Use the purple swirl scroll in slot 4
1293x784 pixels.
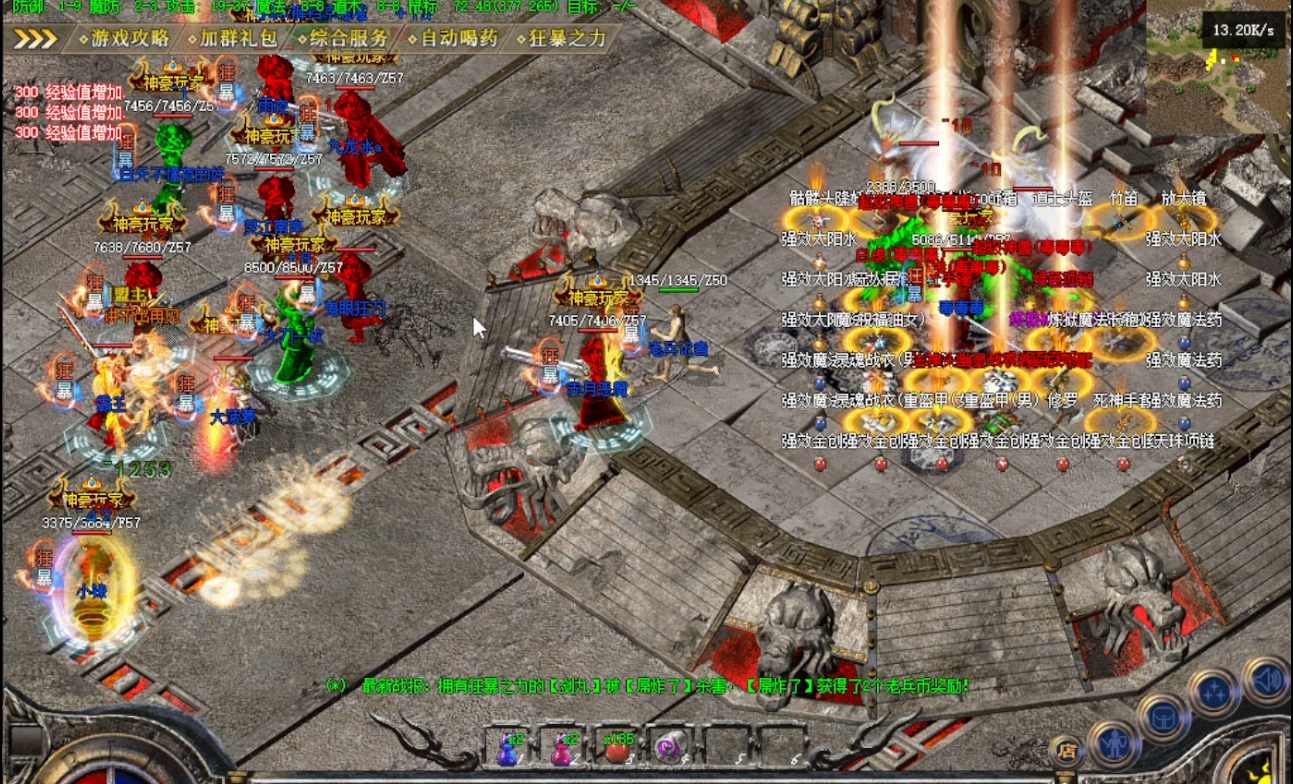[x=668, y=748]
